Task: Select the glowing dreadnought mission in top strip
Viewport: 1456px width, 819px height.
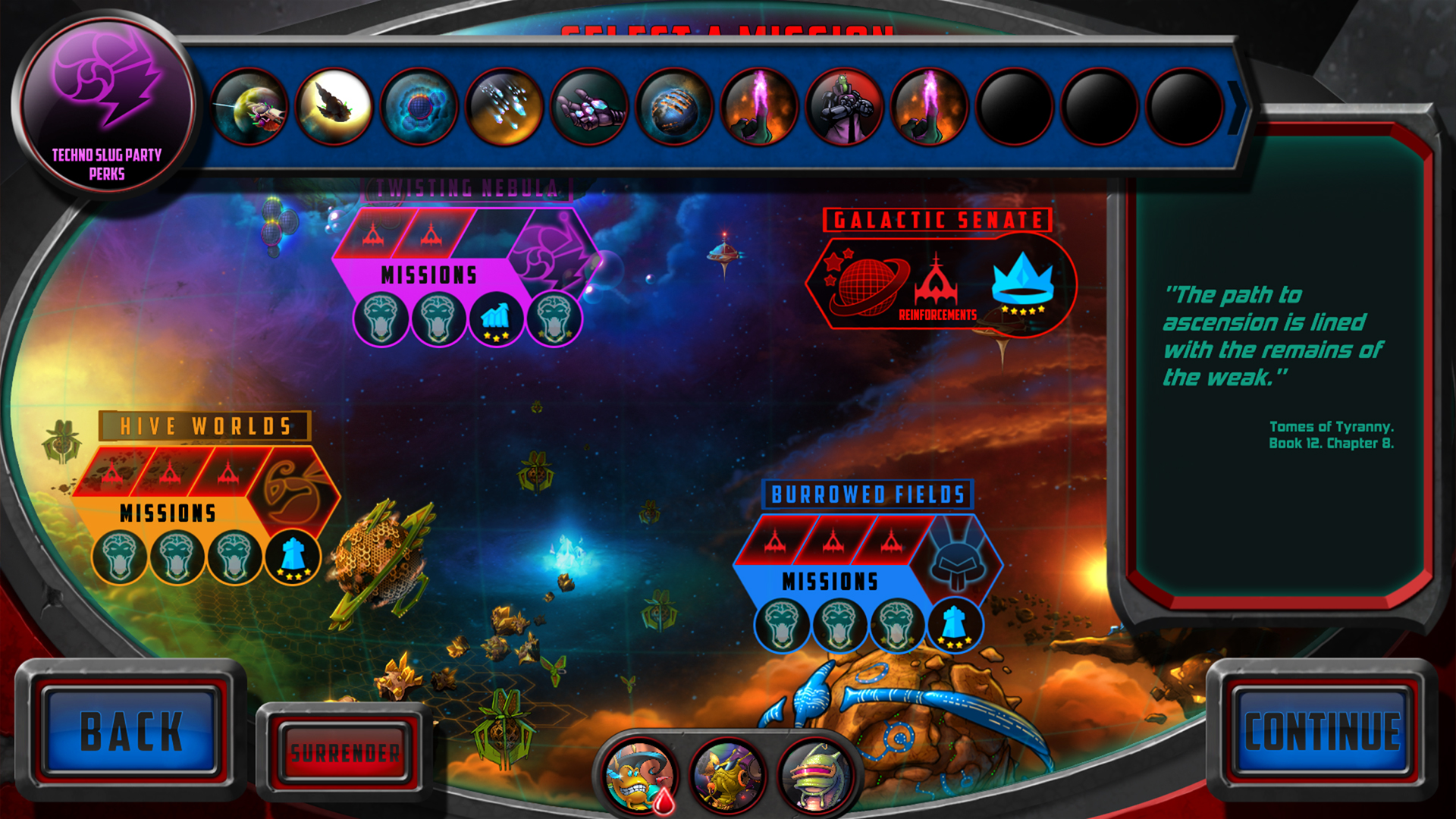Action: (x=335, y=106)
